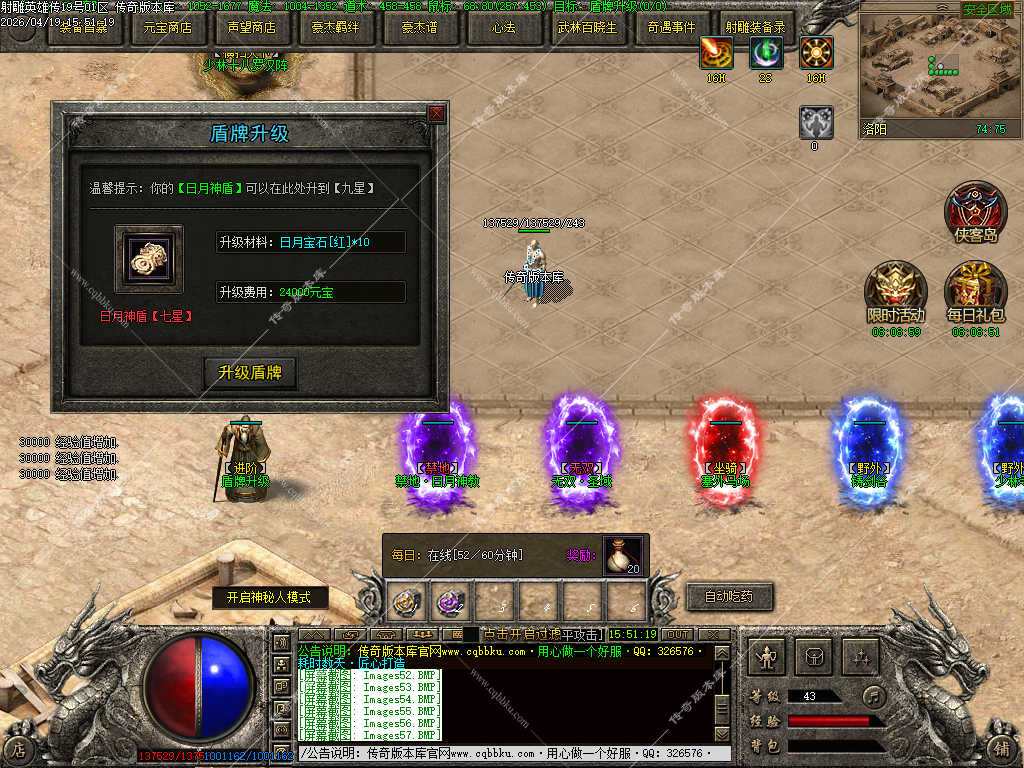Open the character panel figure icon

(767, 657)
